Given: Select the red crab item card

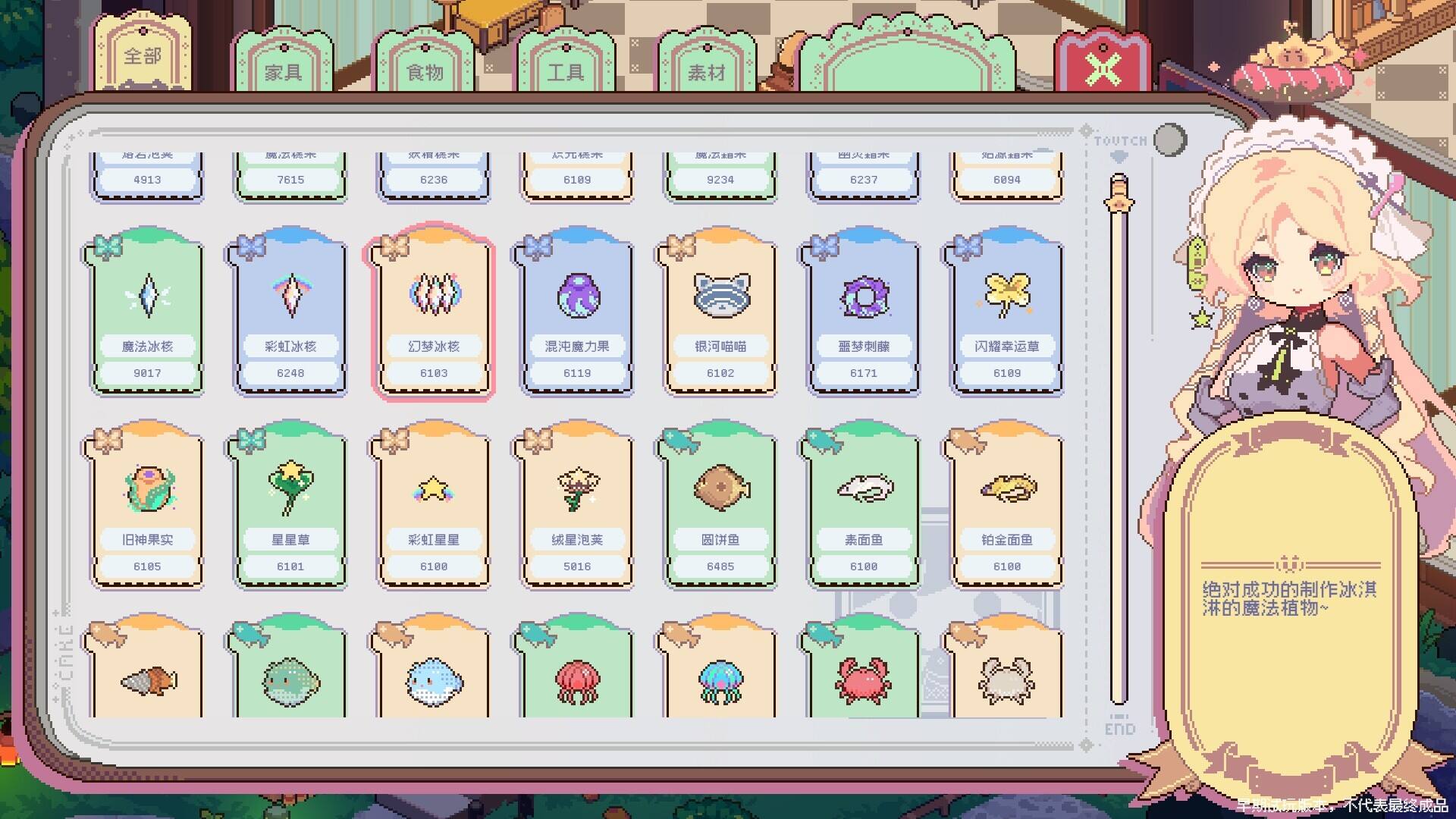Looking at the screenshot, I should (x=863, y=675).
